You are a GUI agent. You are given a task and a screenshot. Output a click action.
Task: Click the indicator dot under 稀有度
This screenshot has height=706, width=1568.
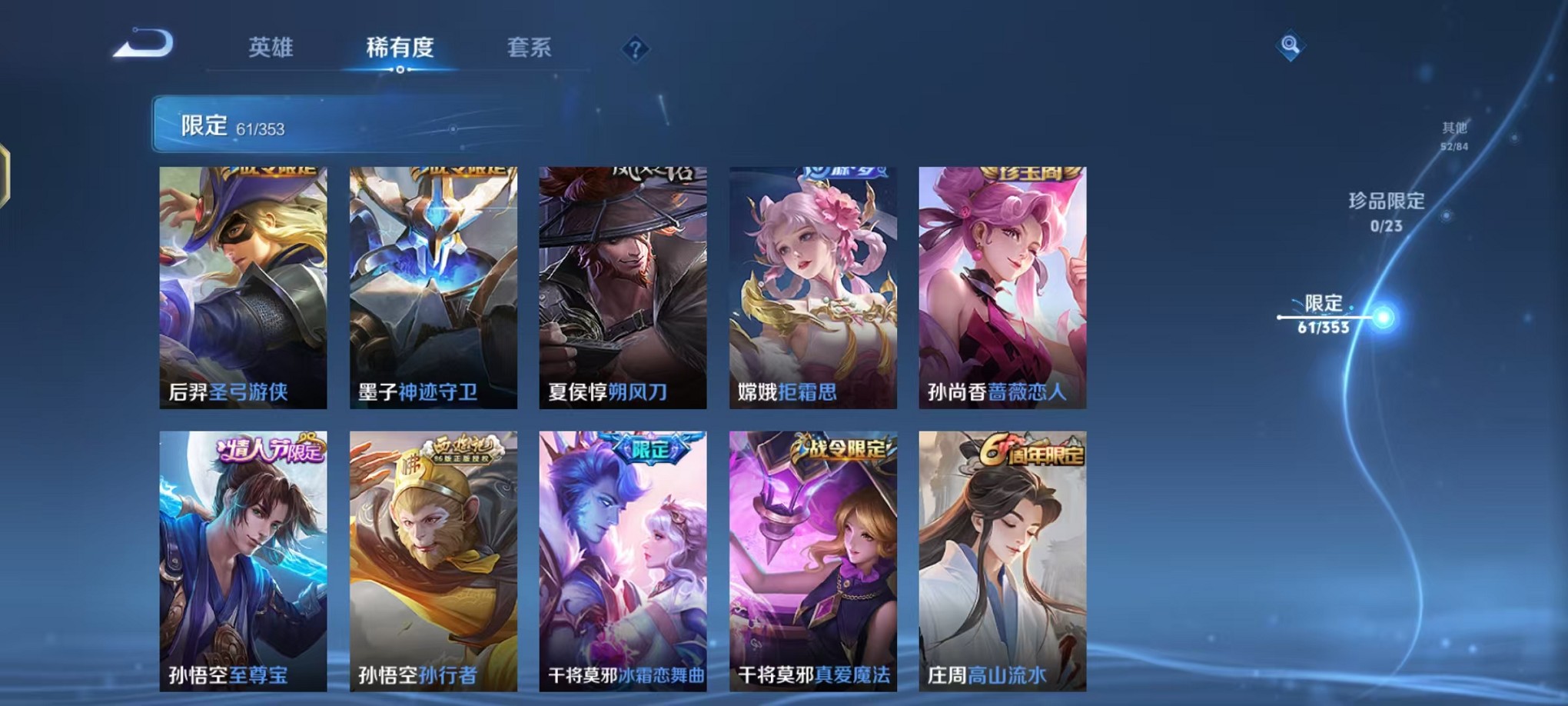point(400,69)
